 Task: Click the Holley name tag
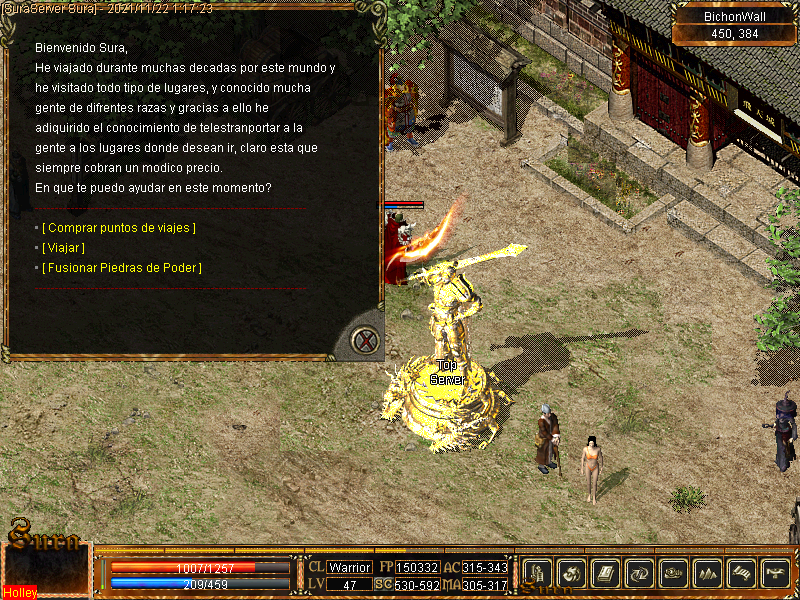(x=20, y=592)
